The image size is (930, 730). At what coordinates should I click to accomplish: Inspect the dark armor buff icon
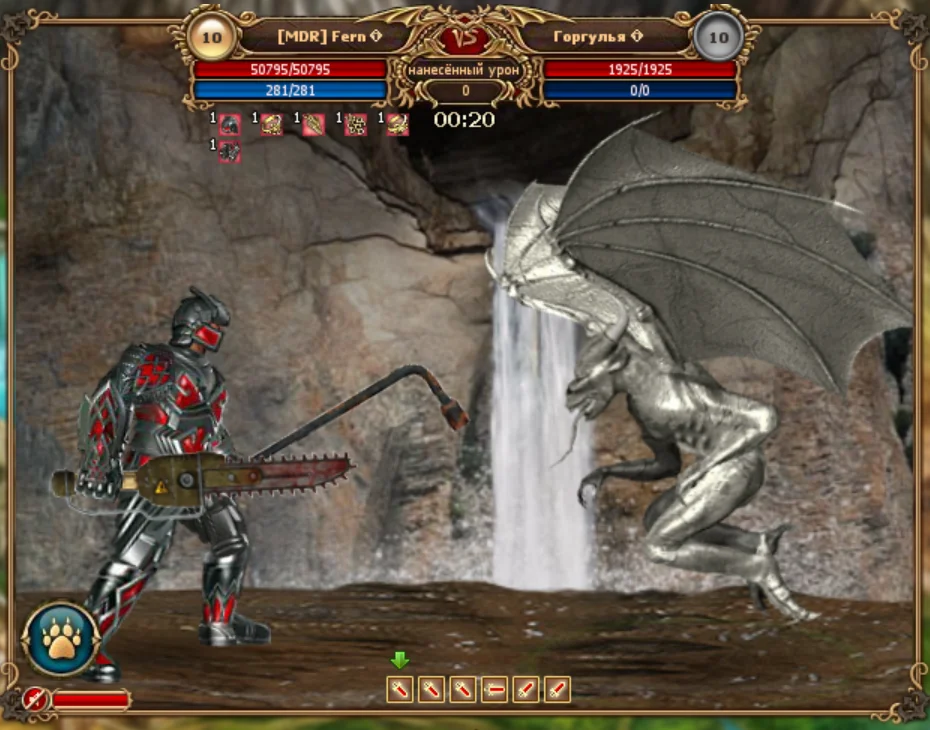230,152
